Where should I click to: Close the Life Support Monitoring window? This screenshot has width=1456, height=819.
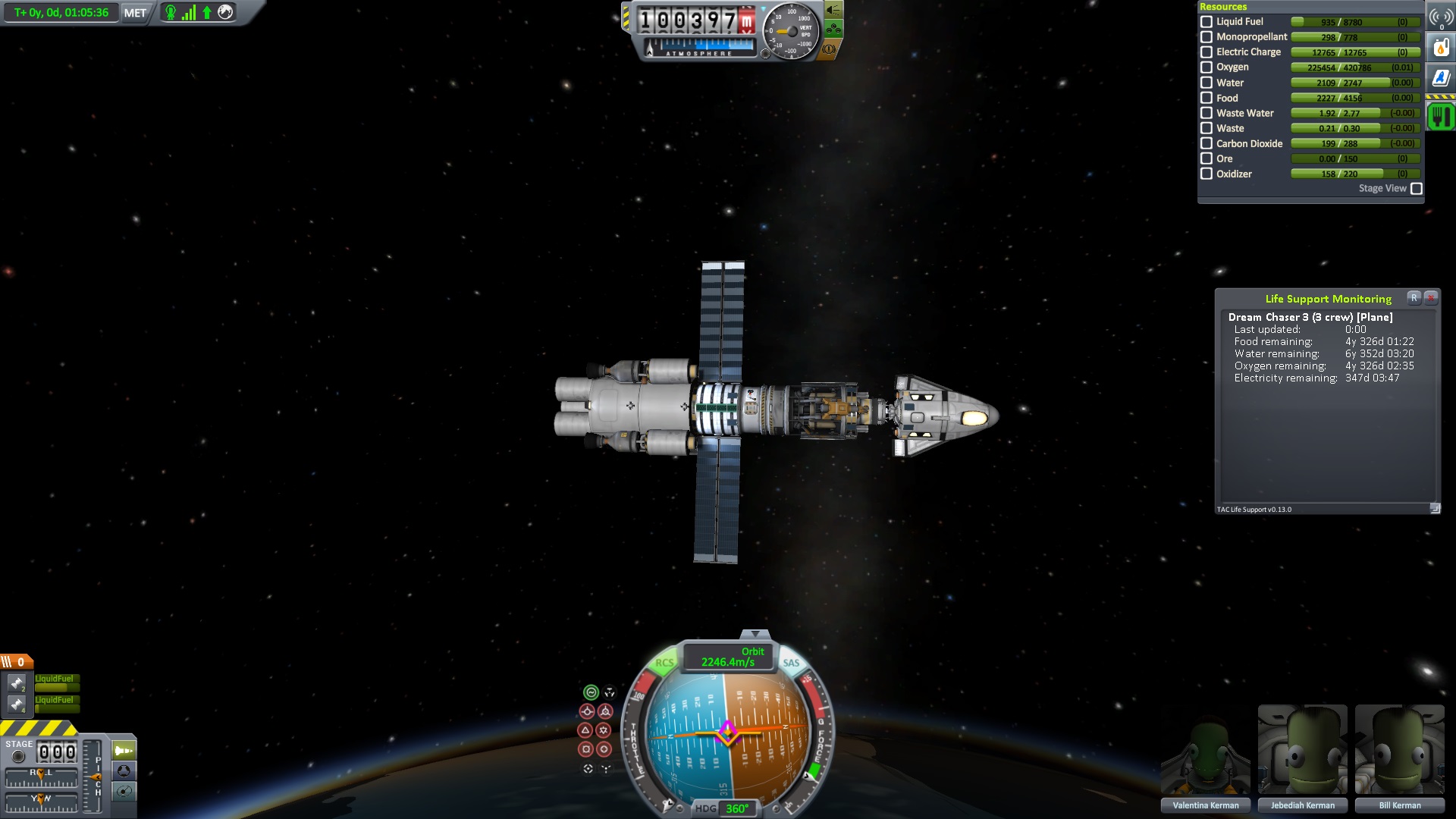[1431, 298]
